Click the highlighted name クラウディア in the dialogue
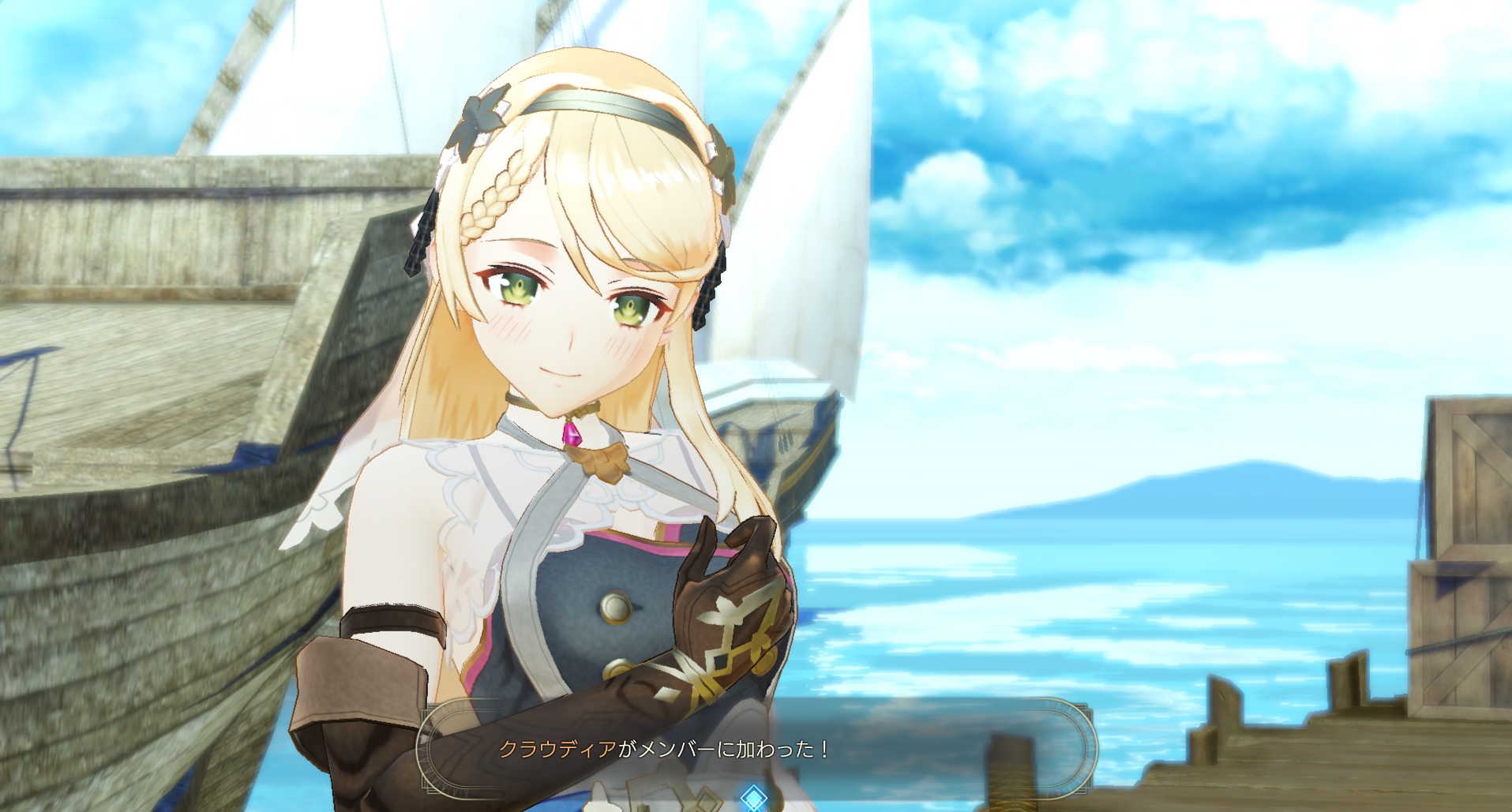1512x812 pixels. pyautogui.click(x=557, y=749)
